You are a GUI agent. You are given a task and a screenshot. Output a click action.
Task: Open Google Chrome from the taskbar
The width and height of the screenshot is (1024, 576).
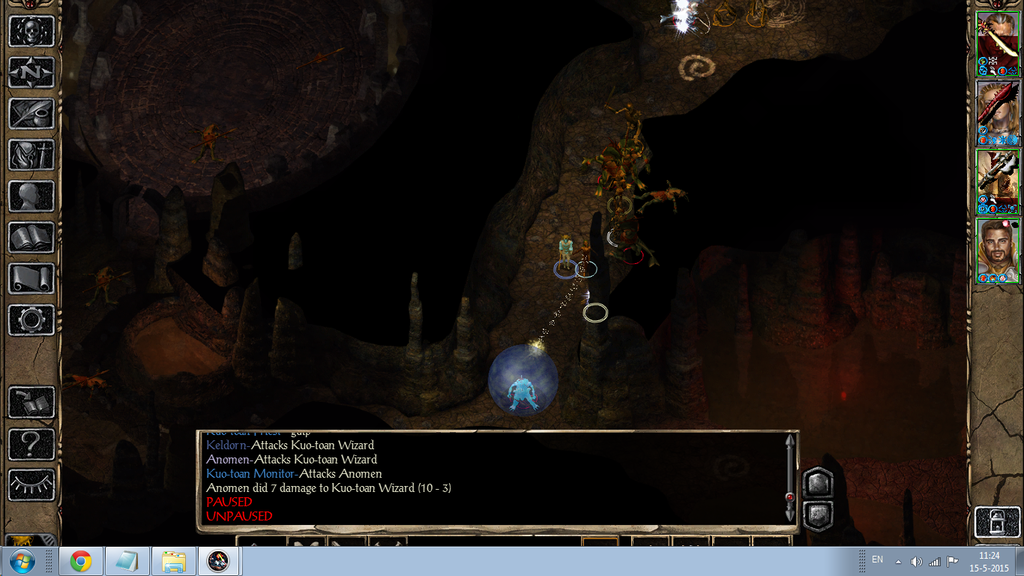tap(80, 561)
